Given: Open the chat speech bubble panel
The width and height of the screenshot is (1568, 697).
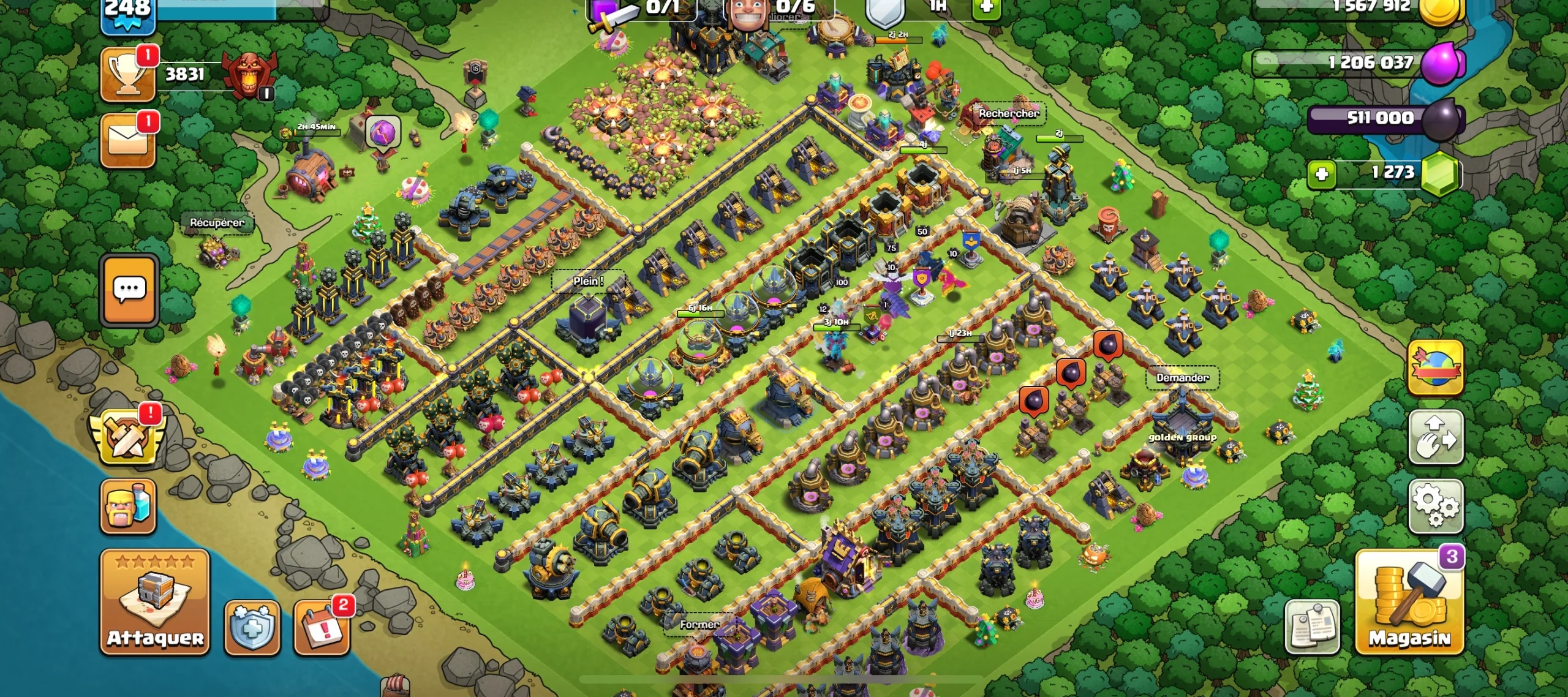Looking at the screenshot, I should click(129, 290).
